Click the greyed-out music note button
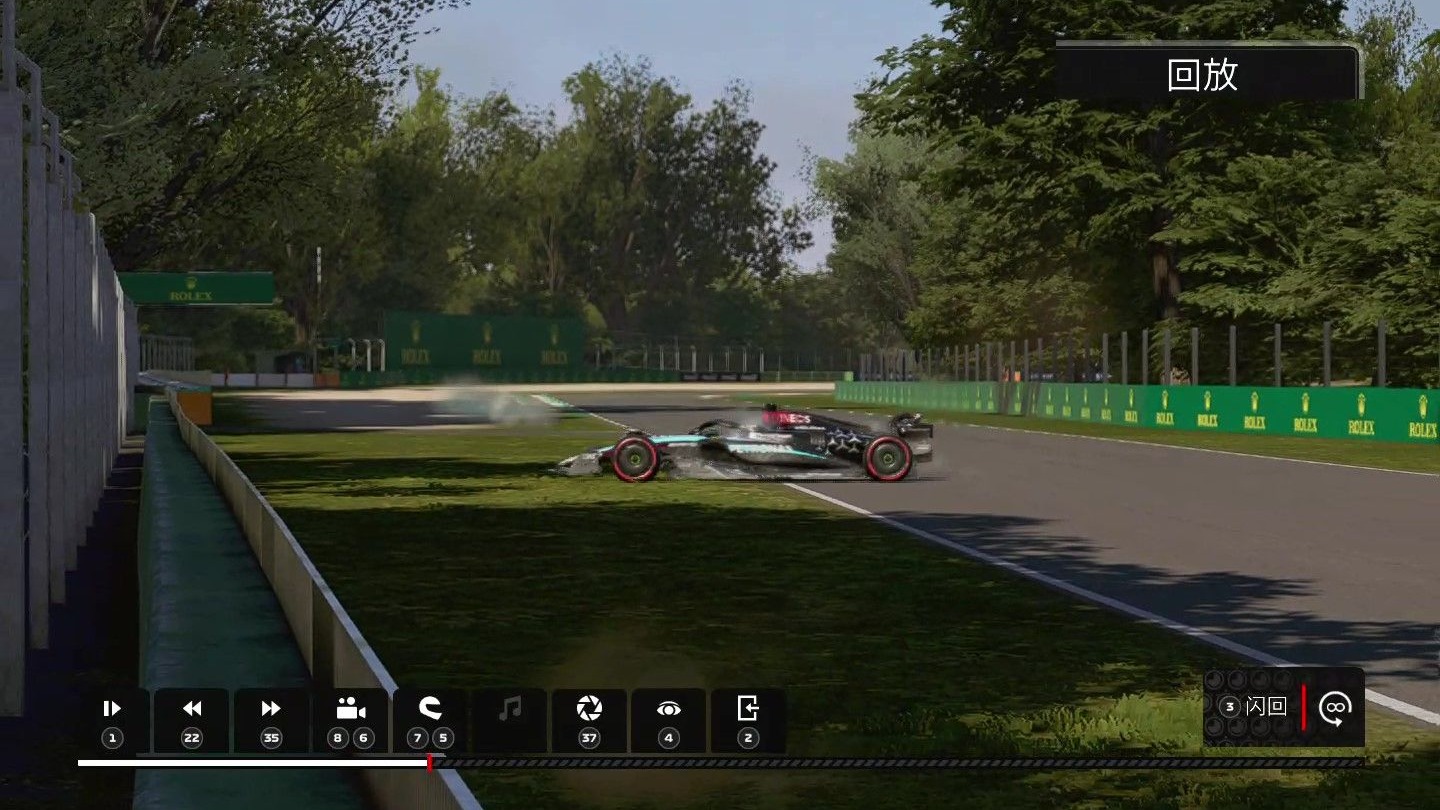This screenshot has height=810, width=1440. (510, 720)
